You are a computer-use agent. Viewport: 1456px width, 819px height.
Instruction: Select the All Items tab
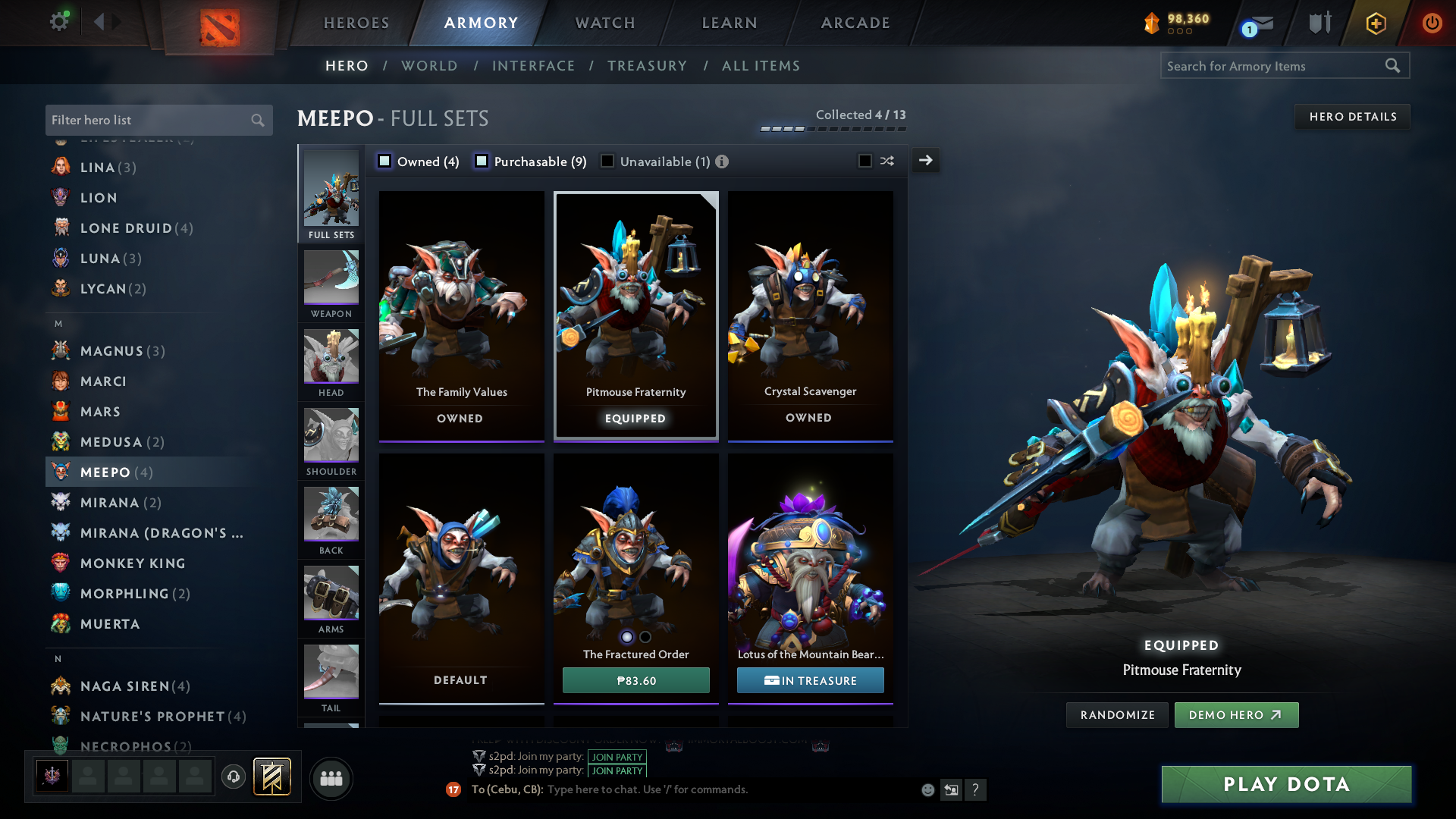761,66
